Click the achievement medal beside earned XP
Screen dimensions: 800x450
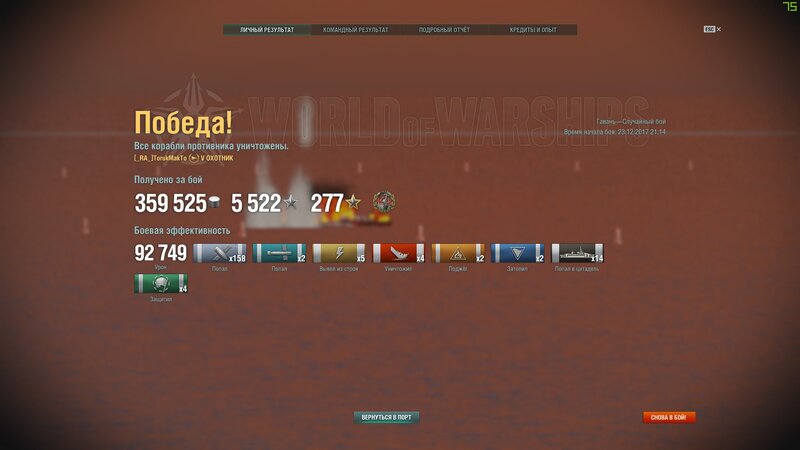pyautogui.click(x=384, y=202)
